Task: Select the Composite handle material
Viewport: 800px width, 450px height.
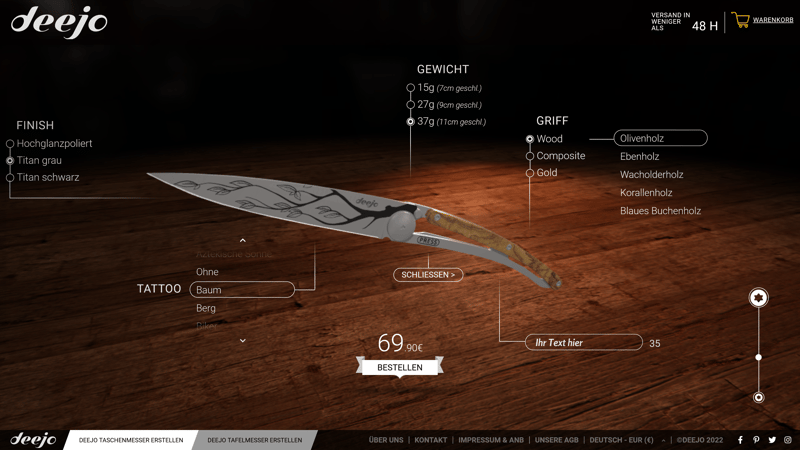Action: point(560,156)
